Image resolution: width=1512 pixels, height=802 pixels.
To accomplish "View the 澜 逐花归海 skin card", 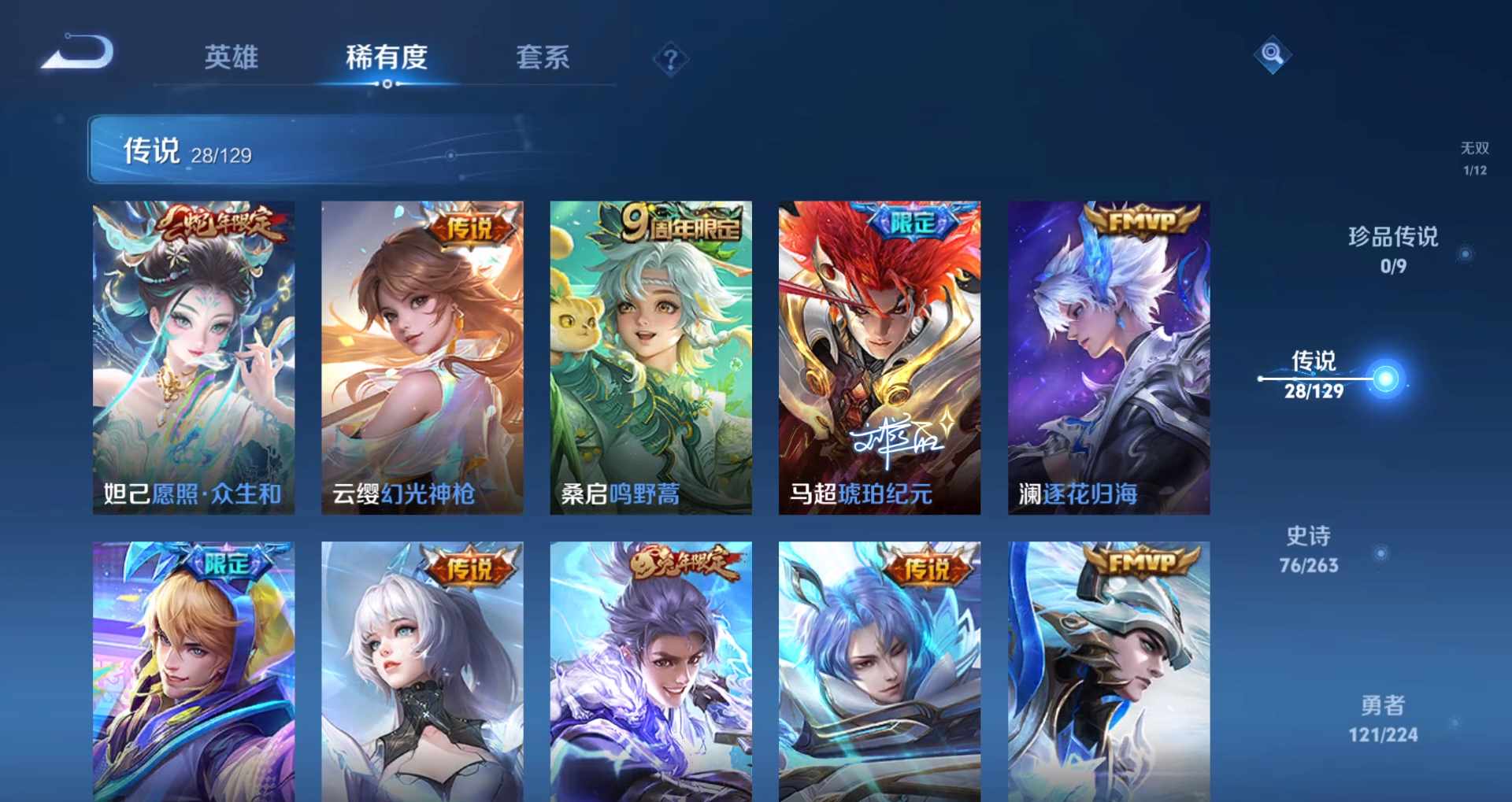I will click(x=1108, y=357).
